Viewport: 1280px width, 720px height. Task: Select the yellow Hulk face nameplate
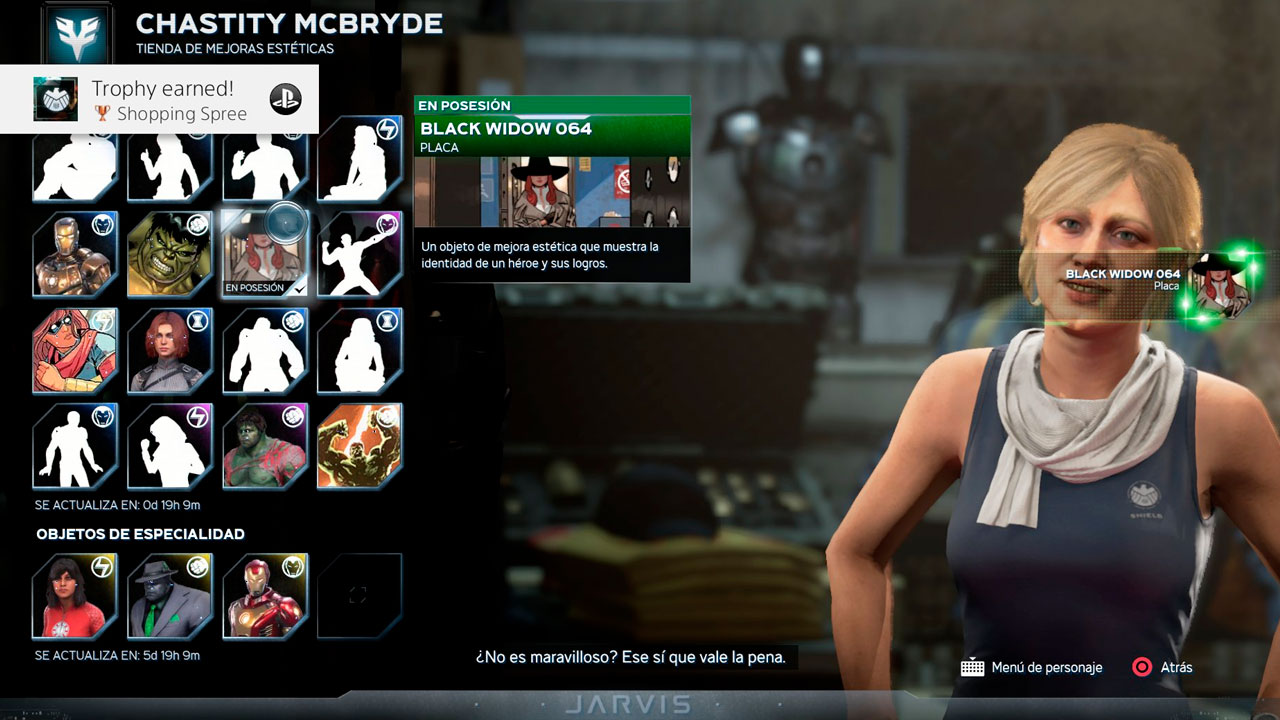(170, 254)
